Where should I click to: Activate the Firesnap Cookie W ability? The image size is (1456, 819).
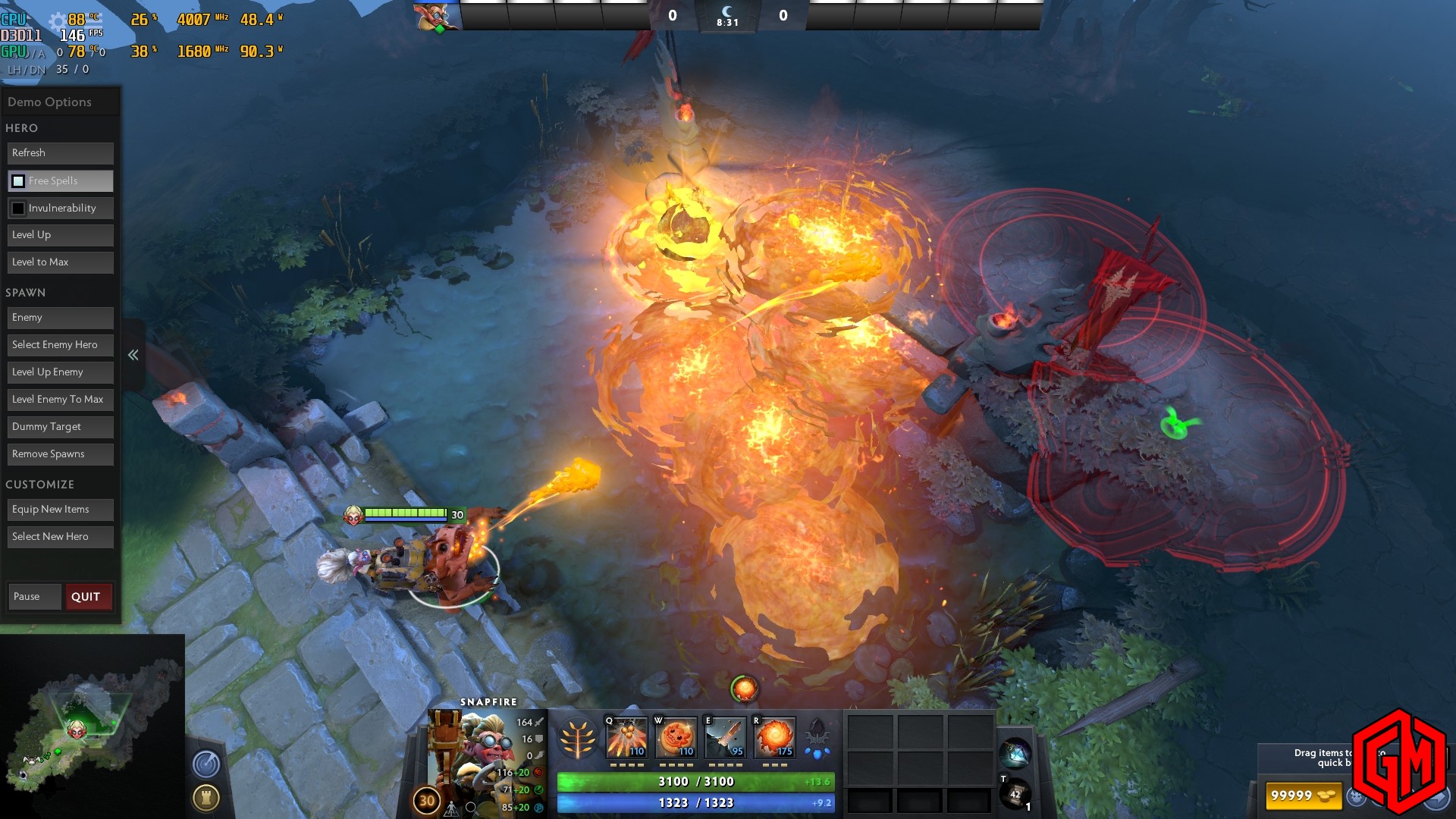(x=676, y=737)
